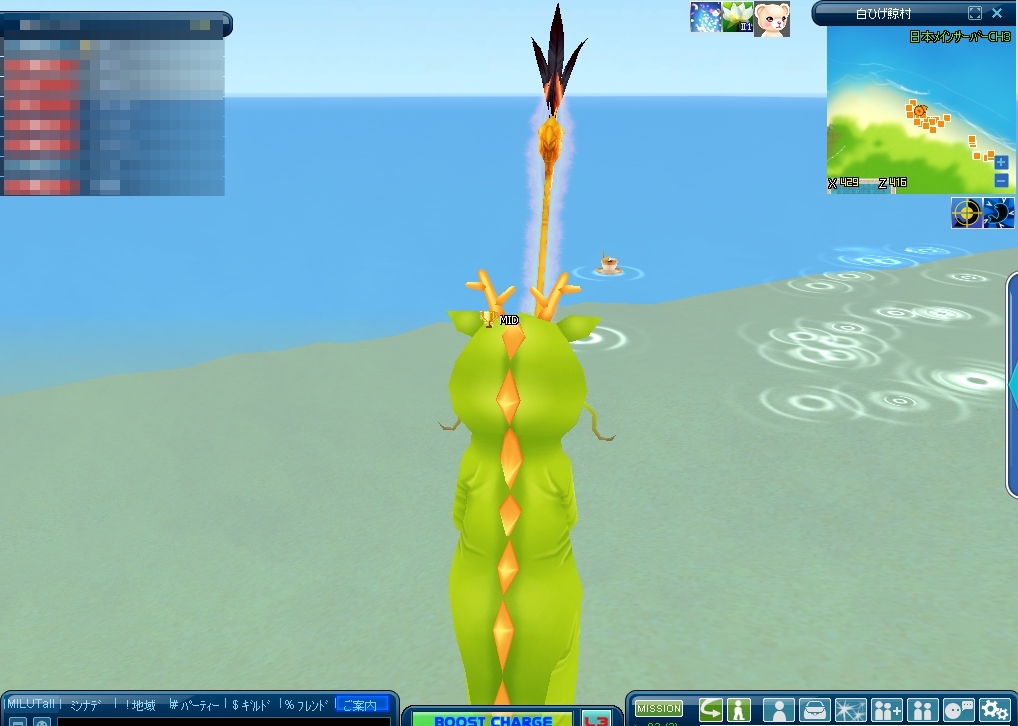Open the MISSION panel
1018x726 pixels.
(659, 709)
